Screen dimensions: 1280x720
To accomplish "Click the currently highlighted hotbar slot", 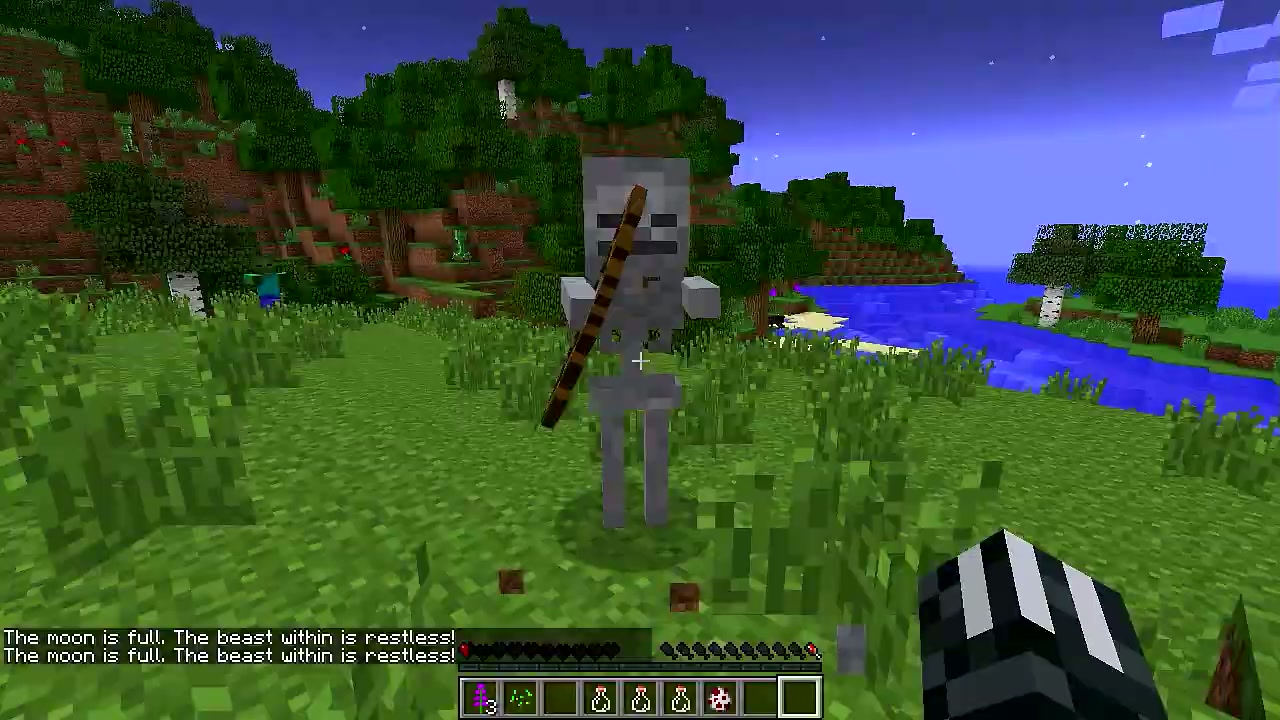I will click(800, 697).
